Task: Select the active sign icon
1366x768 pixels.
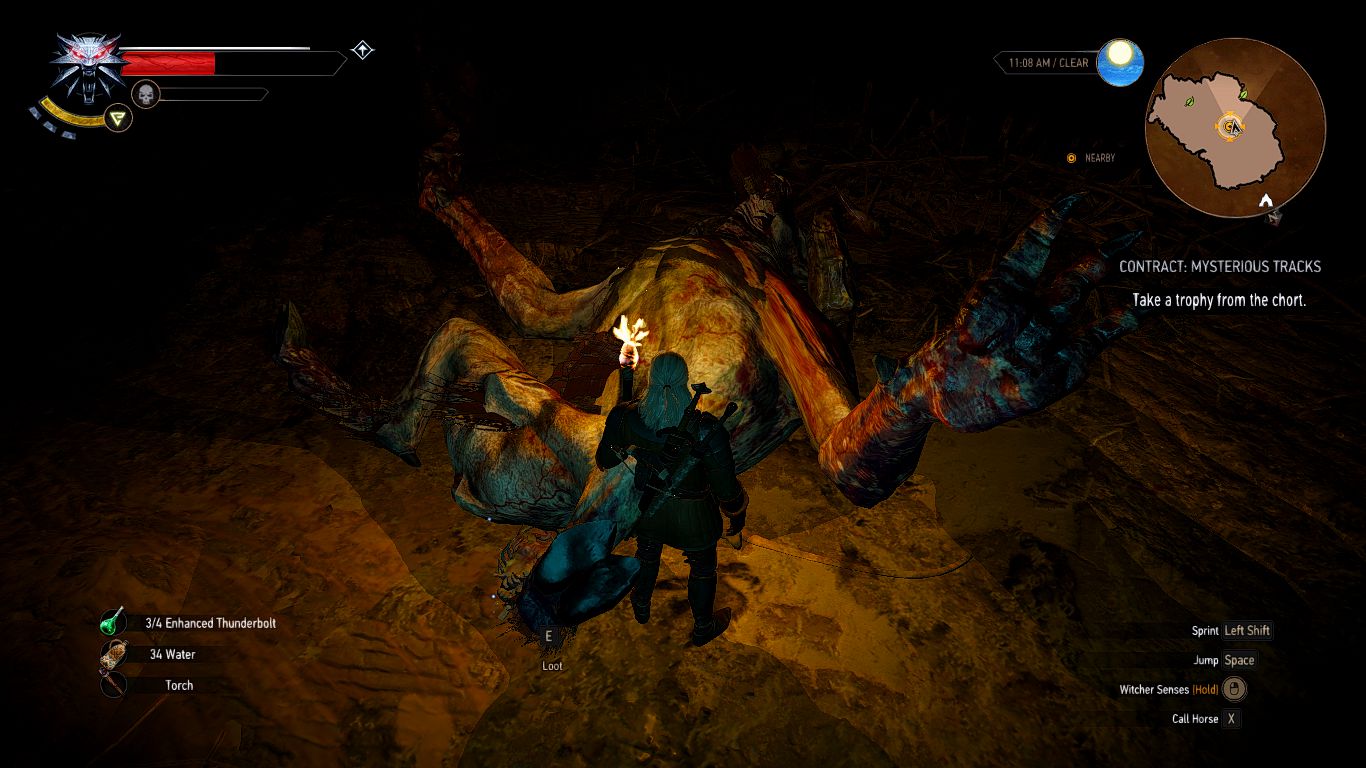Action: [120, 119]
